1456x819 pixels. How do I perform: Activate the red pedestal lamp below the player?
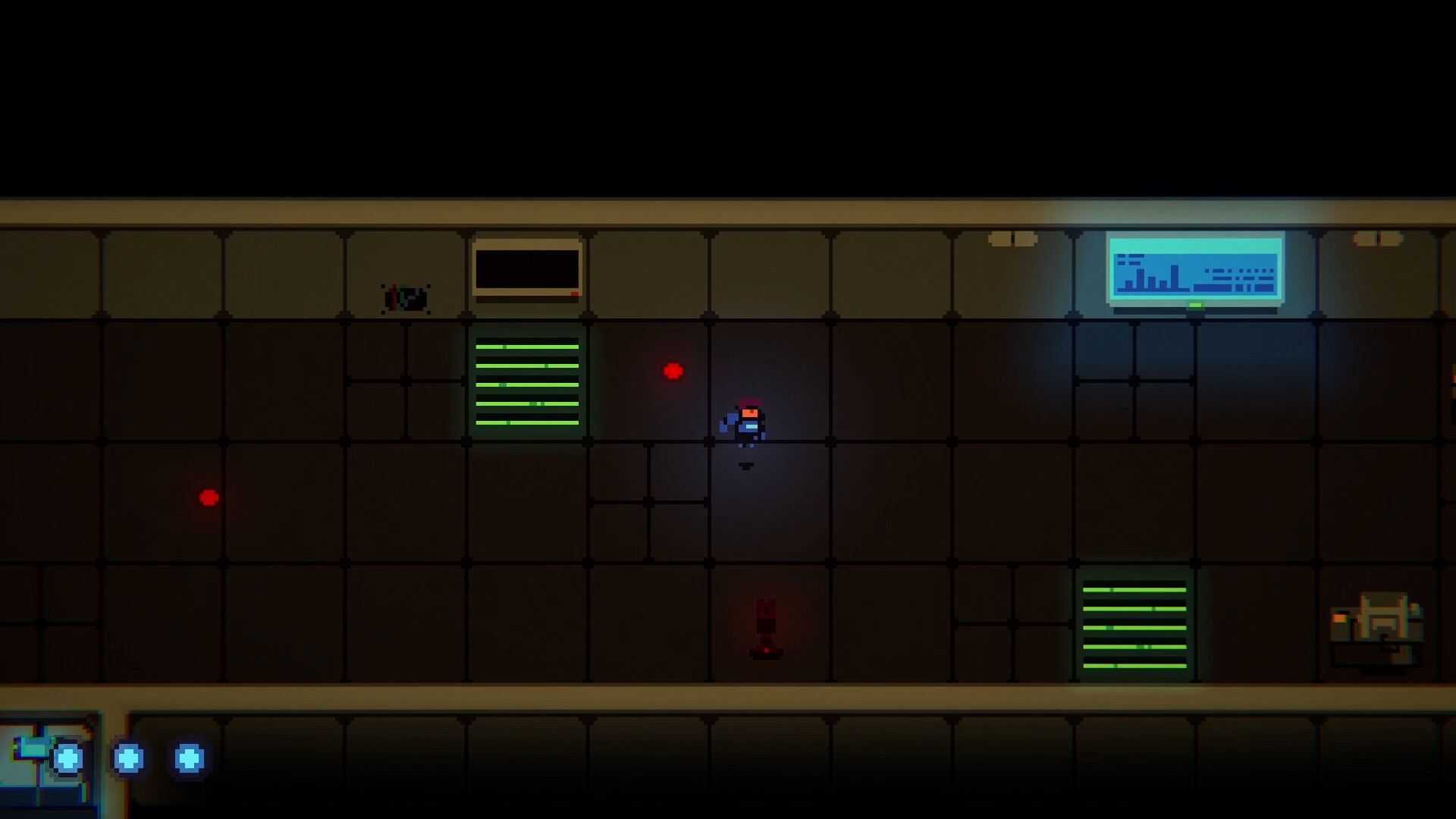tap(765, 626)
